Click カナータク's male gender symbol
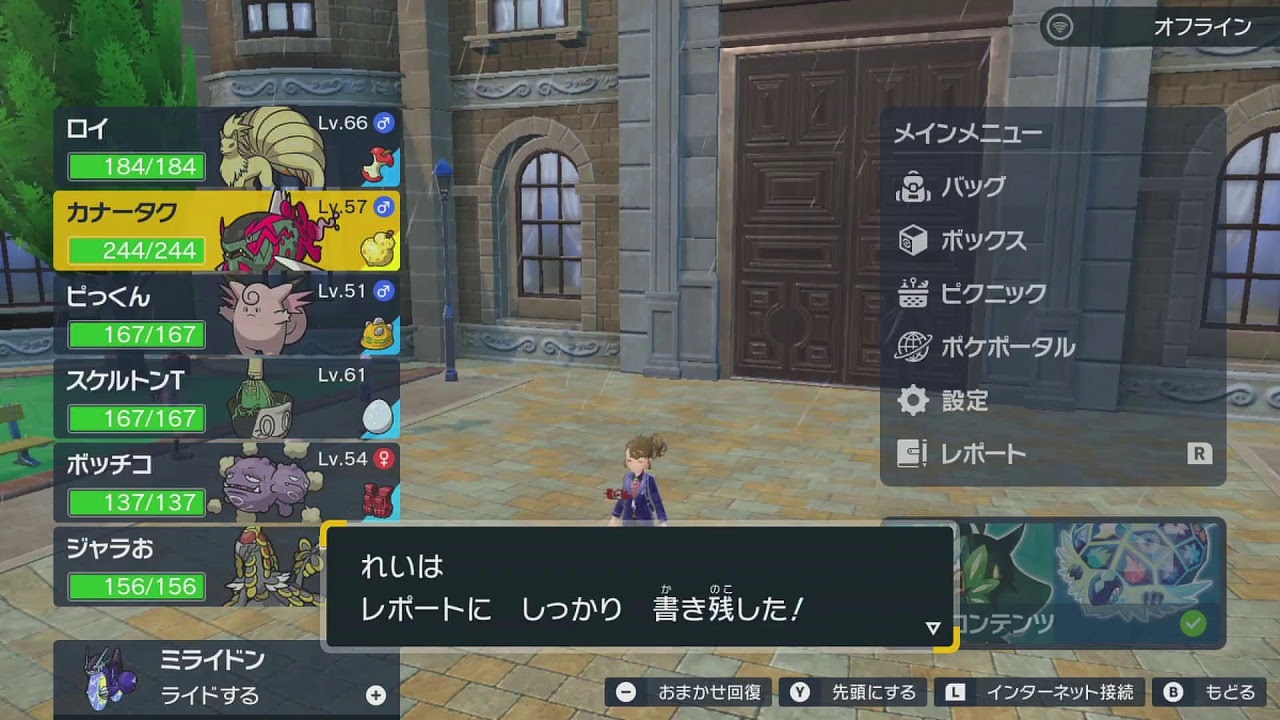1280x720 pixels. (x=383, y=204)
